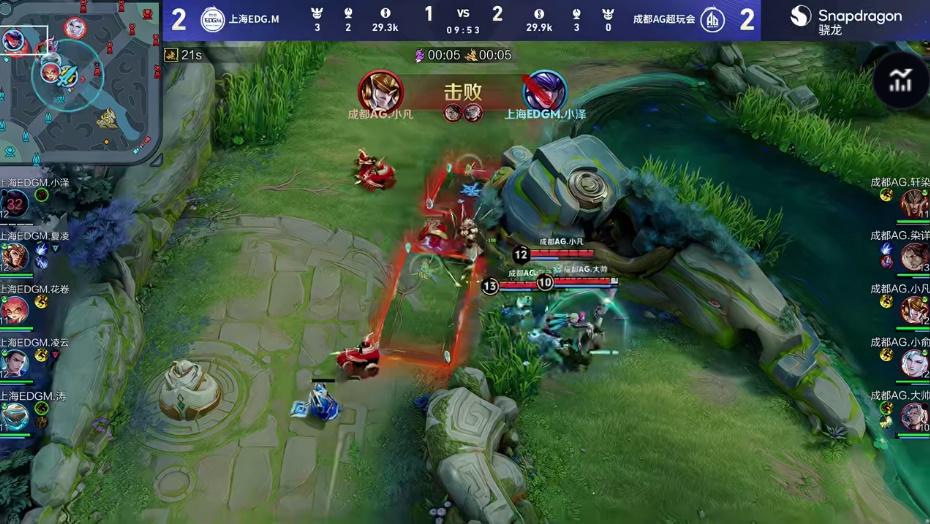Open the stats chart panel button
Viewport: 930px width, 524px height.
[900, 81]
